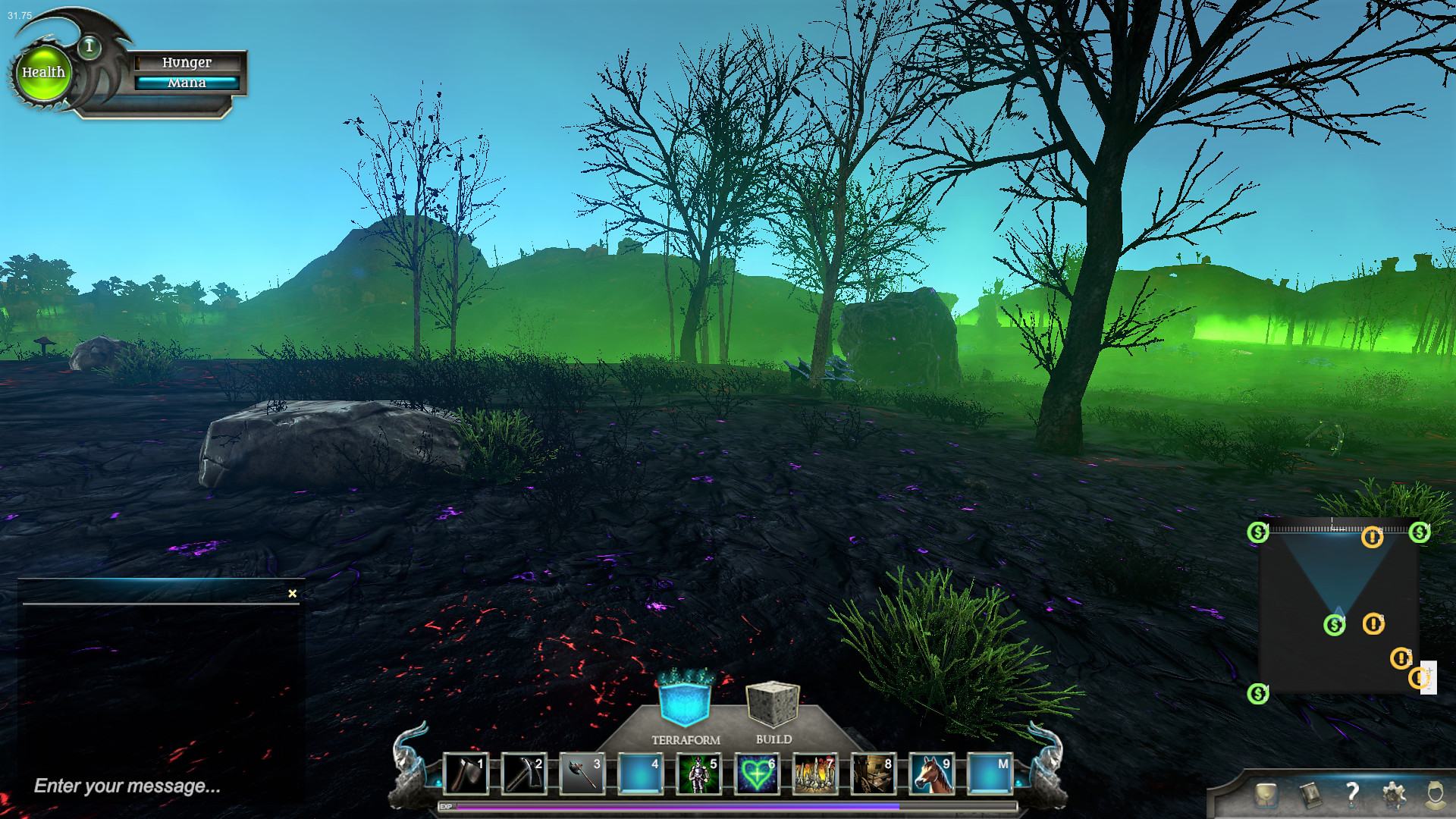Image resolution: width=1456 pixels, height=819 pixels.
Task: Open the inventory chest icon
Action: pos(1266,794)
